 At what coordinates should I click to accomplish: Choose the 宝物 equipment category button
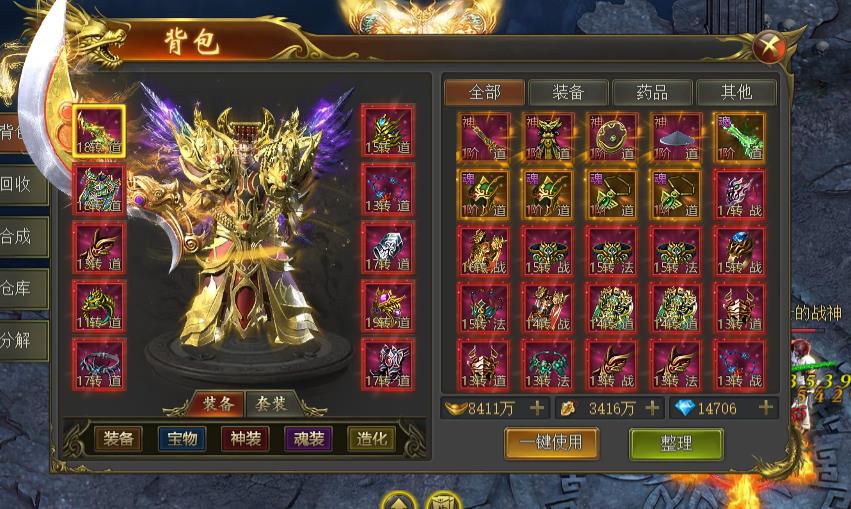pyautogui.click(x=182, y=439)
